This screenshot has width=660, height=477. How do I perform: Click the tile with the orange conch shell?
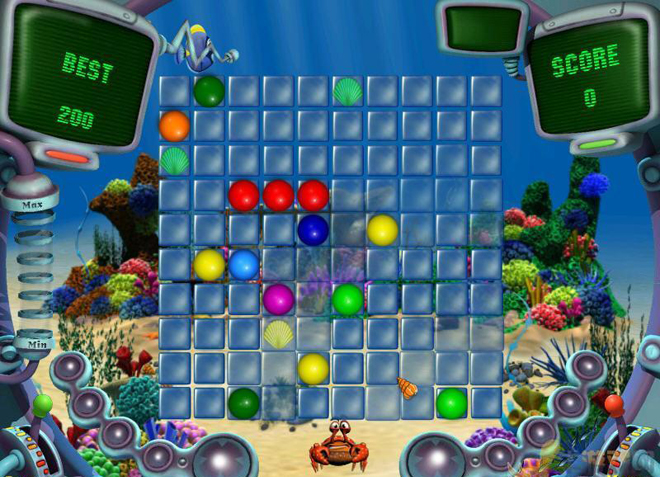click(407, 387)
